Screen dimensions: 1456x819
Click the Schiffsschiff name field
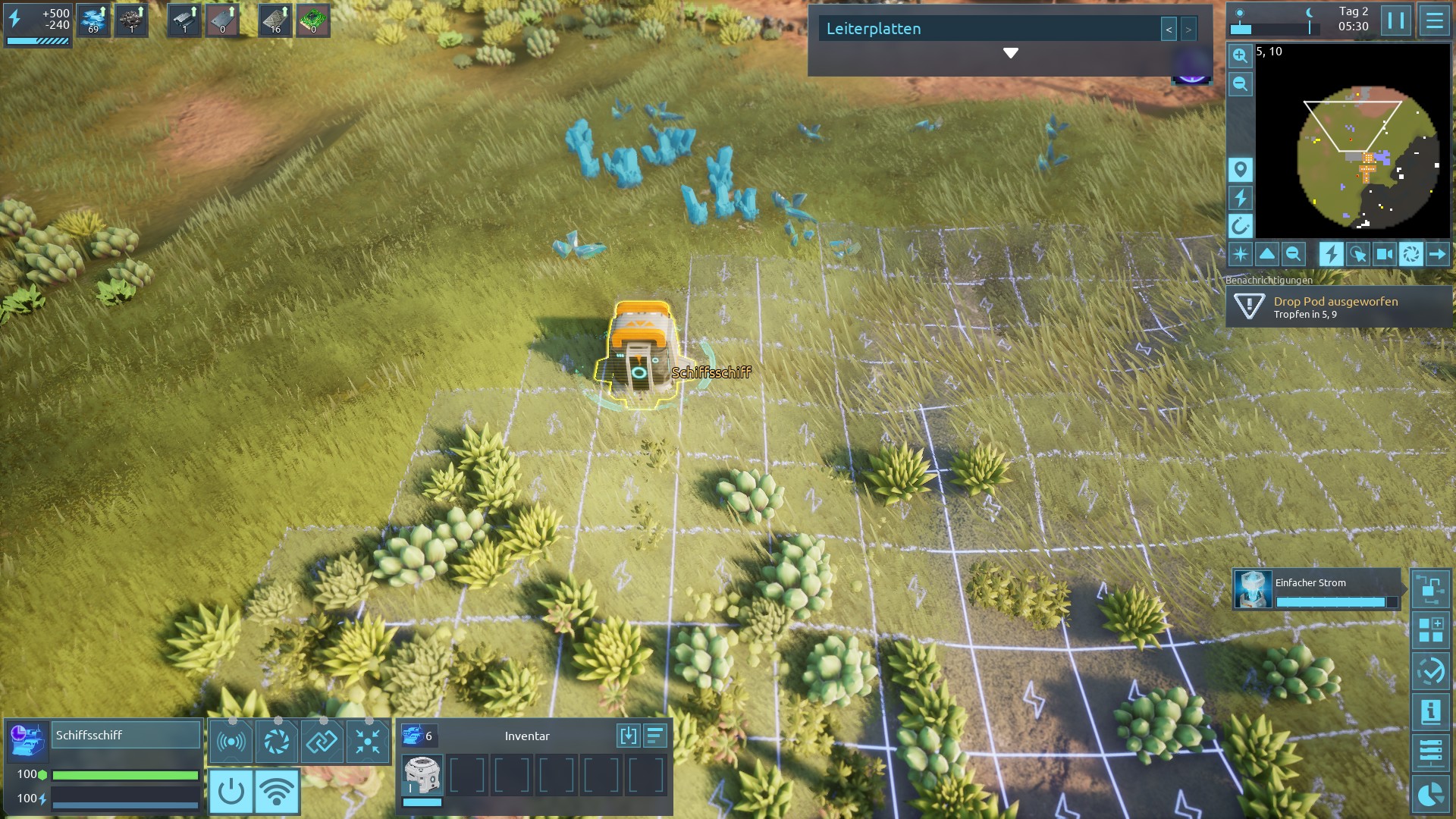(x=125, y=735)
